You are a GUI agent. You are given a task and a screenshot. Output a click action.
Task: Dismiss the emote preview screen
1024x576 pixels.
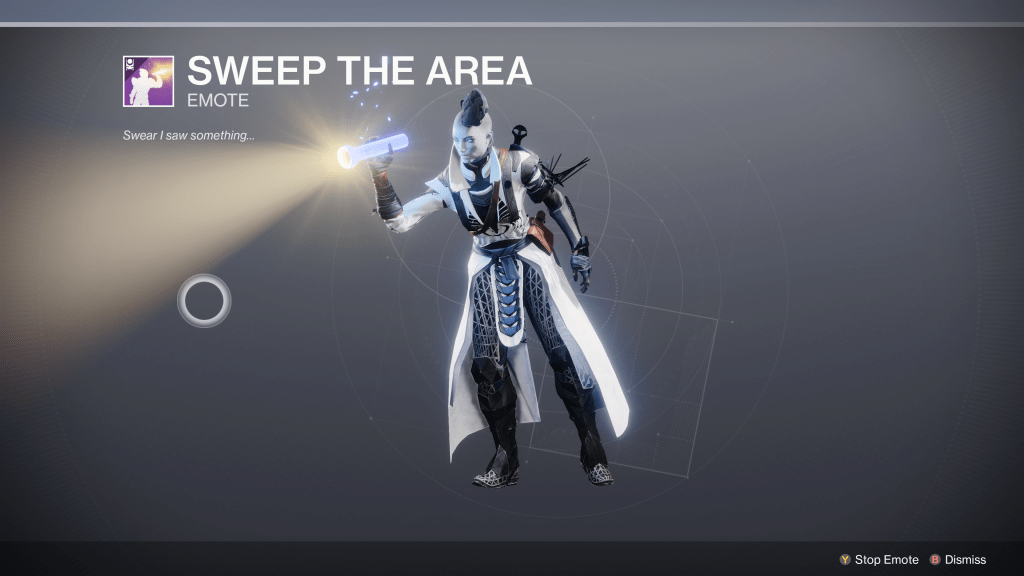958,560
